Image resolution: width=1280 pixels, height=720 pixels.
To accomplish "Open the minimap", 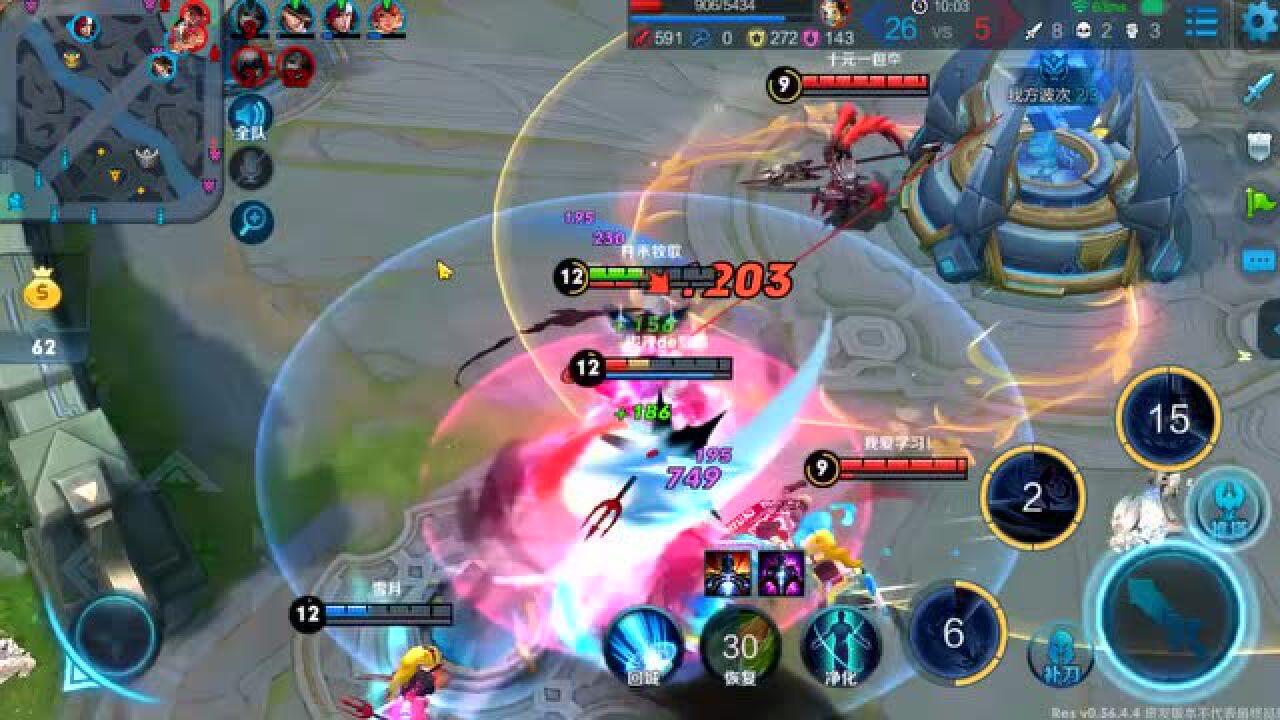I will point(108,108).
